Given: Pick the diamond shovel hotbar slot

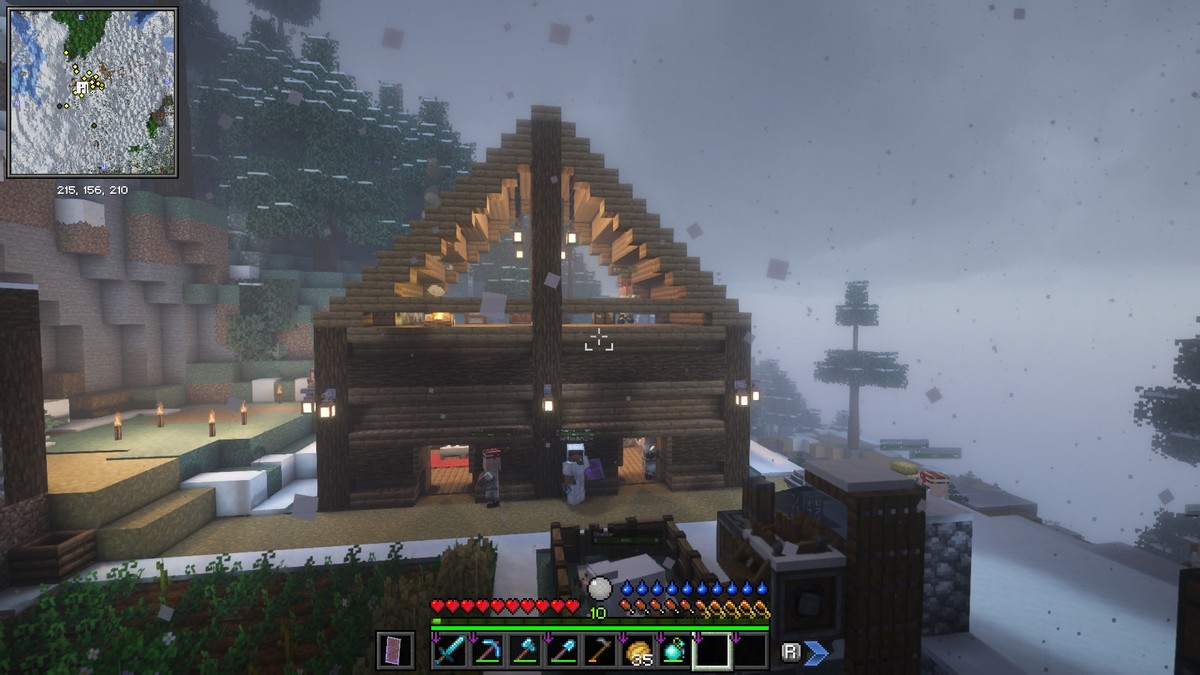Looking at the screenshot, I should click(x=562, y=651).
